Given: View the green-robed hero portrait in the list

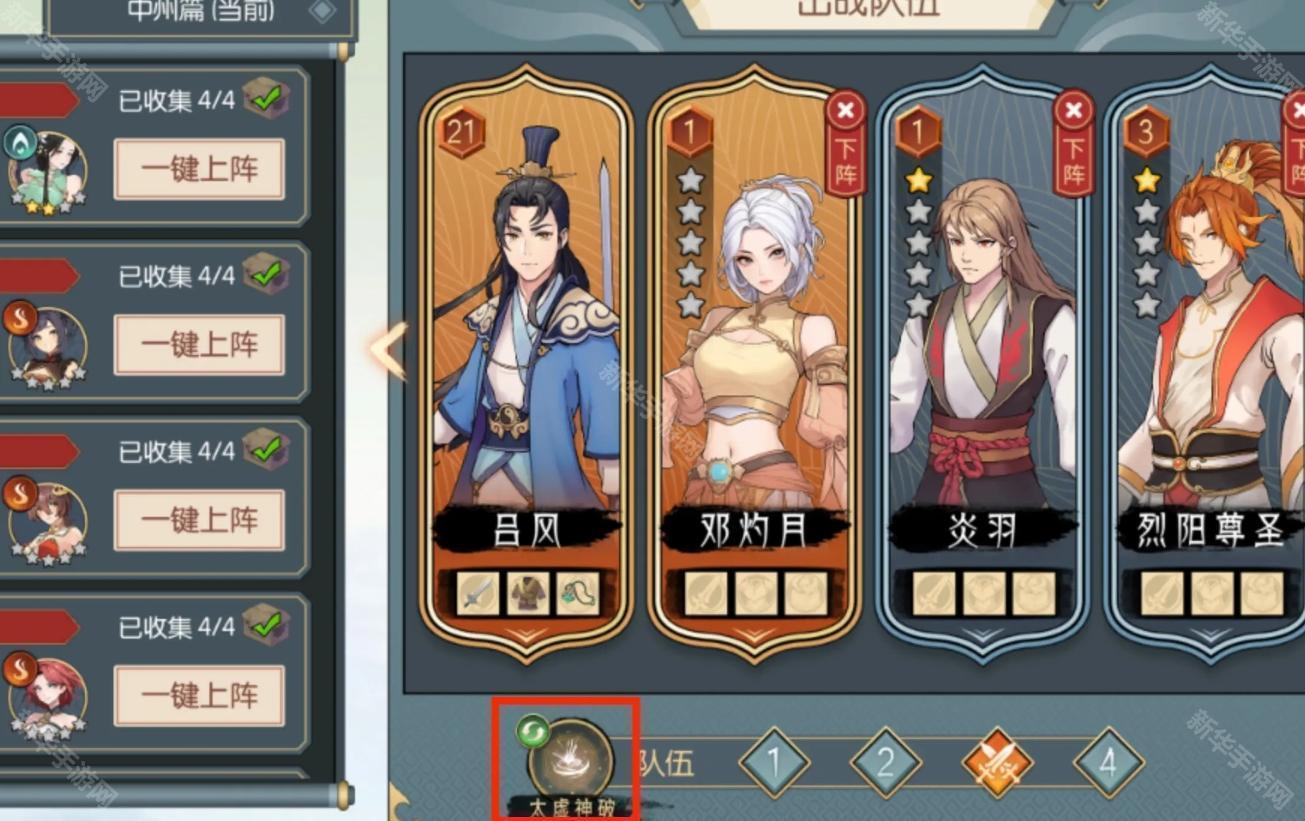Looking at the screenshot, I should [x=47, y=169].
